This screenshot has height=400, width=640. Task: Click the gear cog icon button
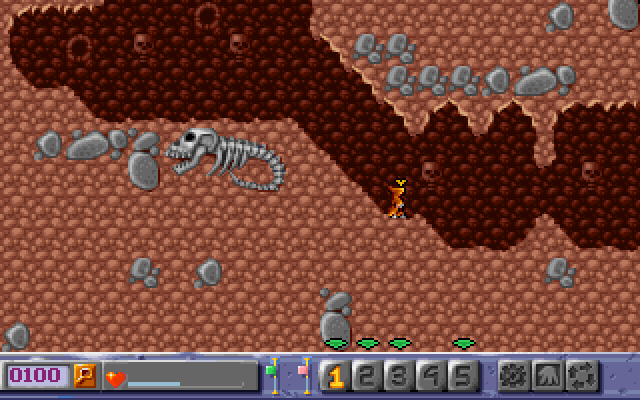[513, 376]
